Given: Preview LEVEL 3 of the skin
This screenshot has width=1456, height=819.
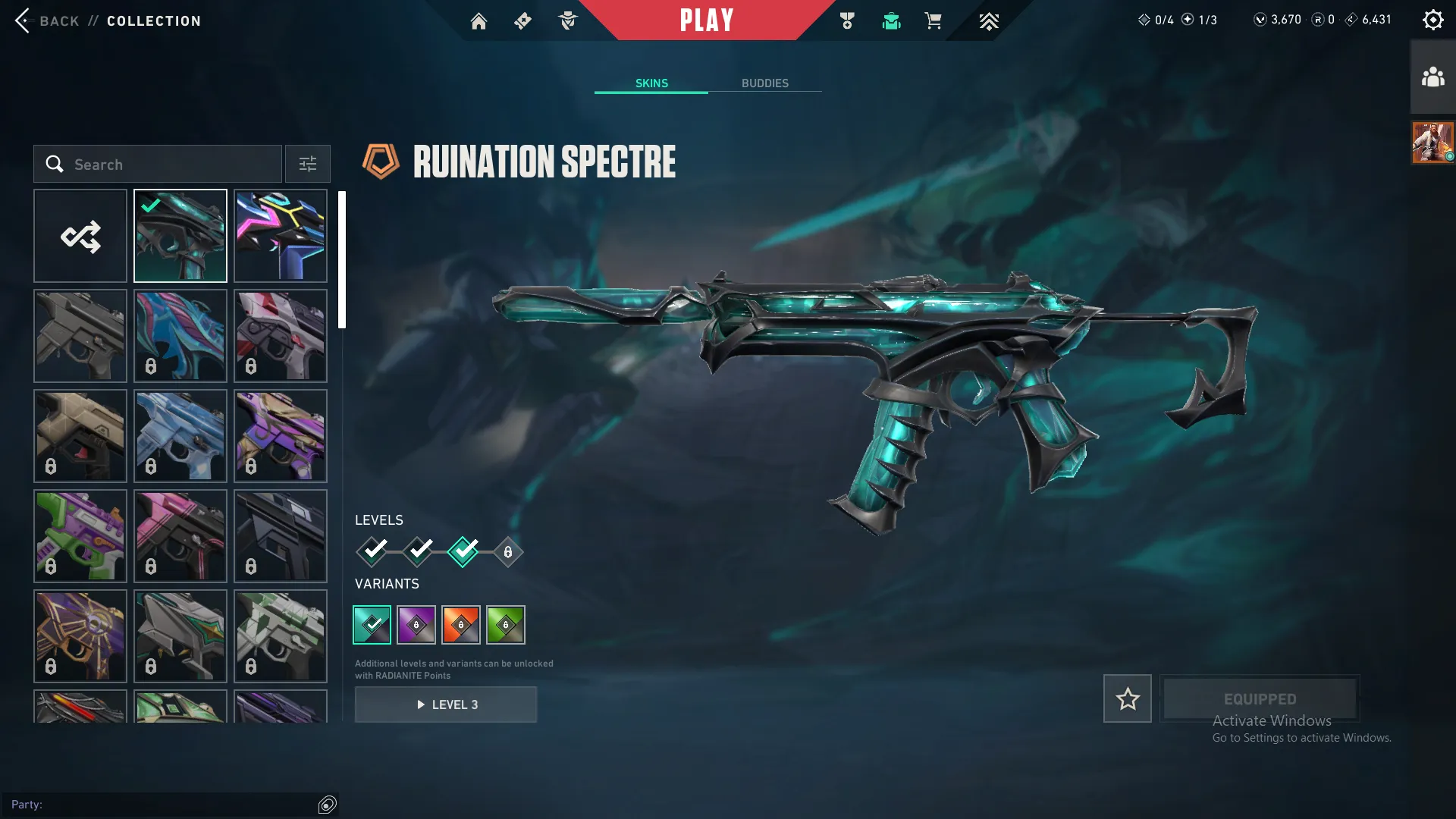Looking at the screenshot, I should pyautogui.click(x=446, y=704).
